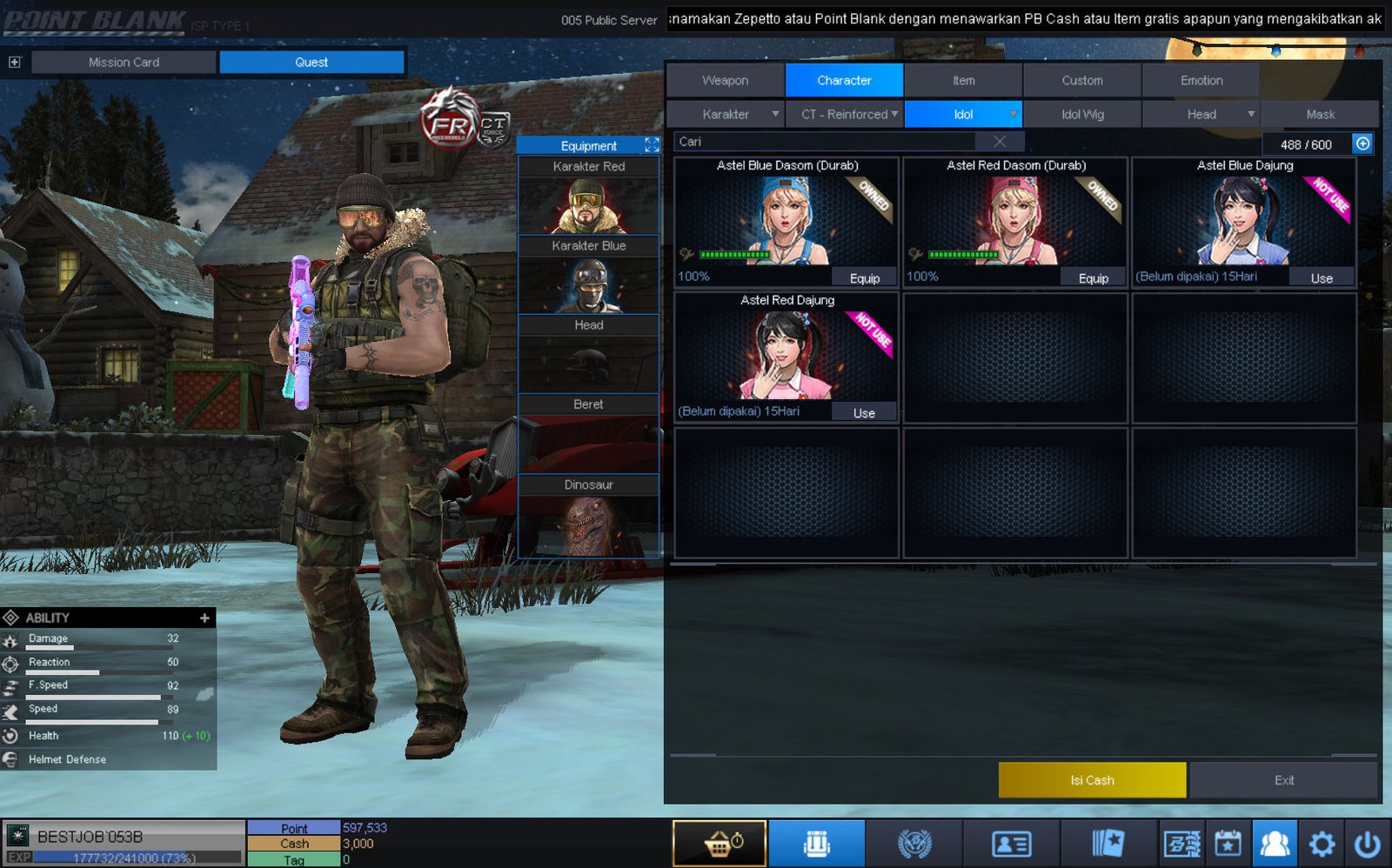Viewport: 1392px width, 868px height.
Task: Equip Astel Red Dasom idol
Action: 1093,278
